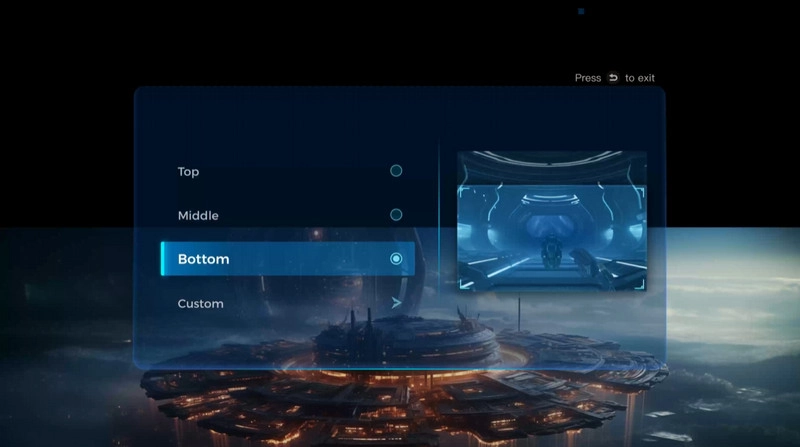Select the highlighted Bottom option
This screenshot has width=800, height=447.
(288, 259)
